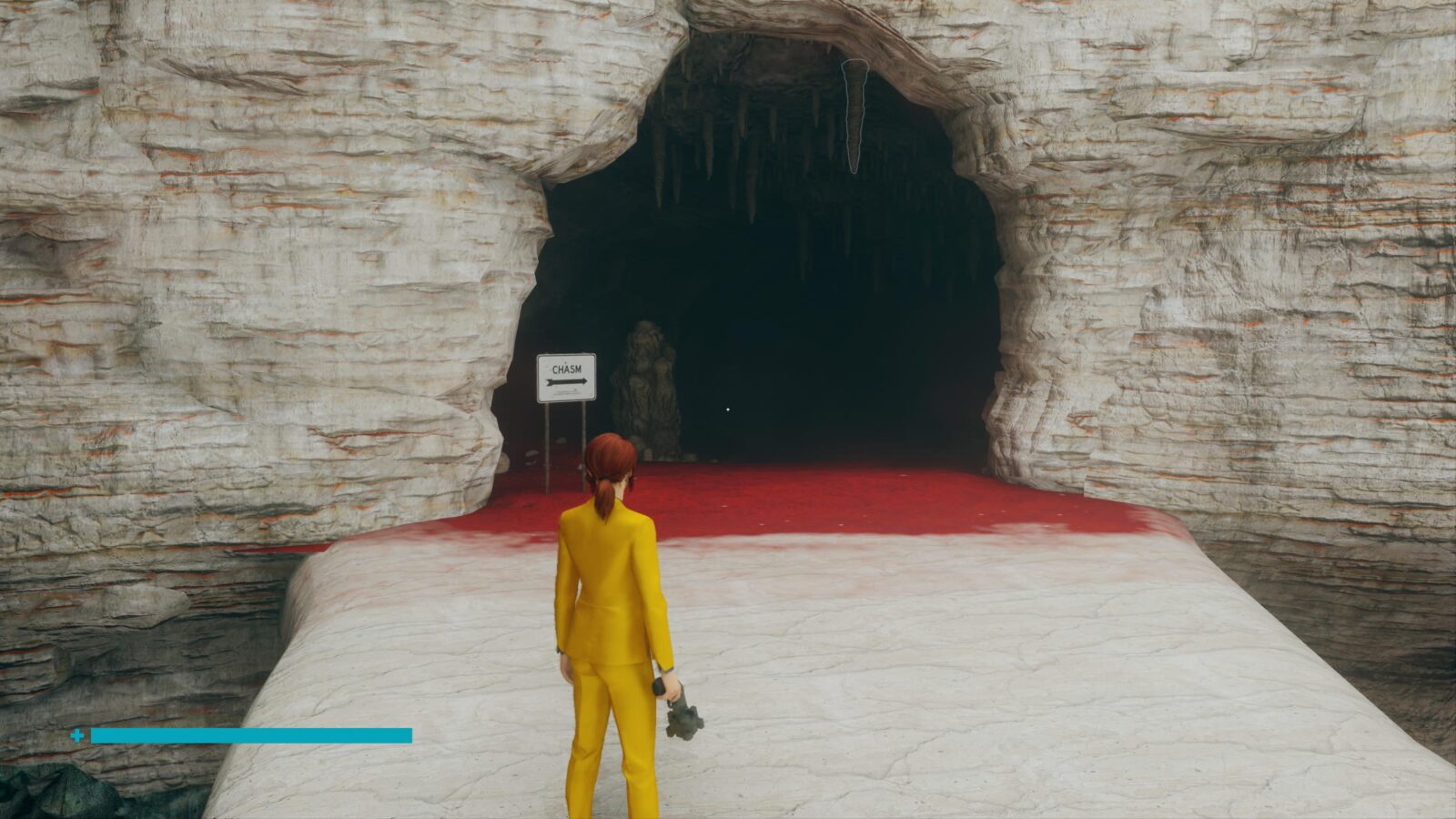Click the arrow symbol on the CHASM sign
The height and width of the screenshot is (819, 1456).
coord(566,381)
